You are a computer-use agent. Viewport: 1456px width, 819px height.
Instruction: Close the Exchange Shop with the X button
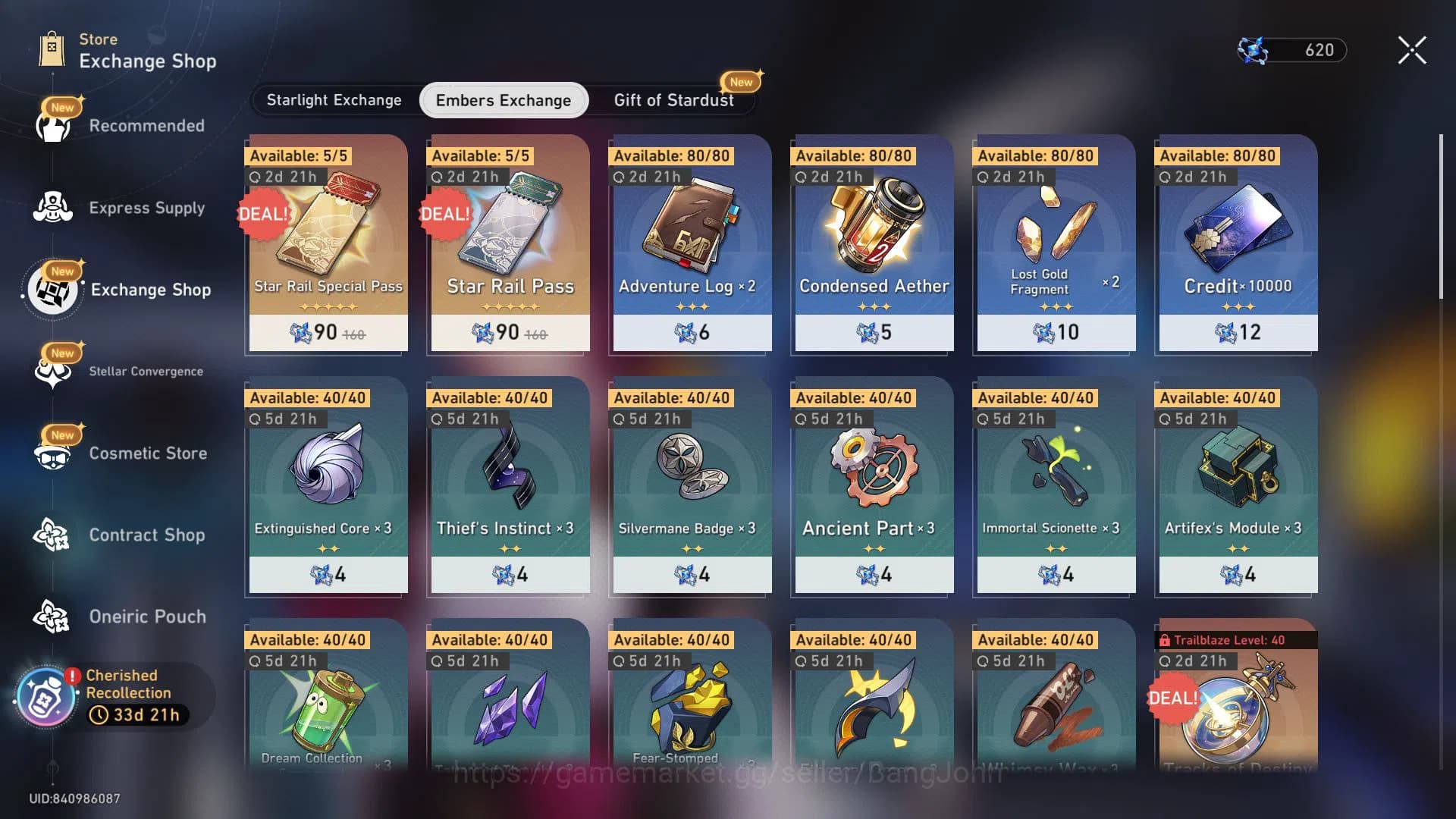pos(1410,49)
